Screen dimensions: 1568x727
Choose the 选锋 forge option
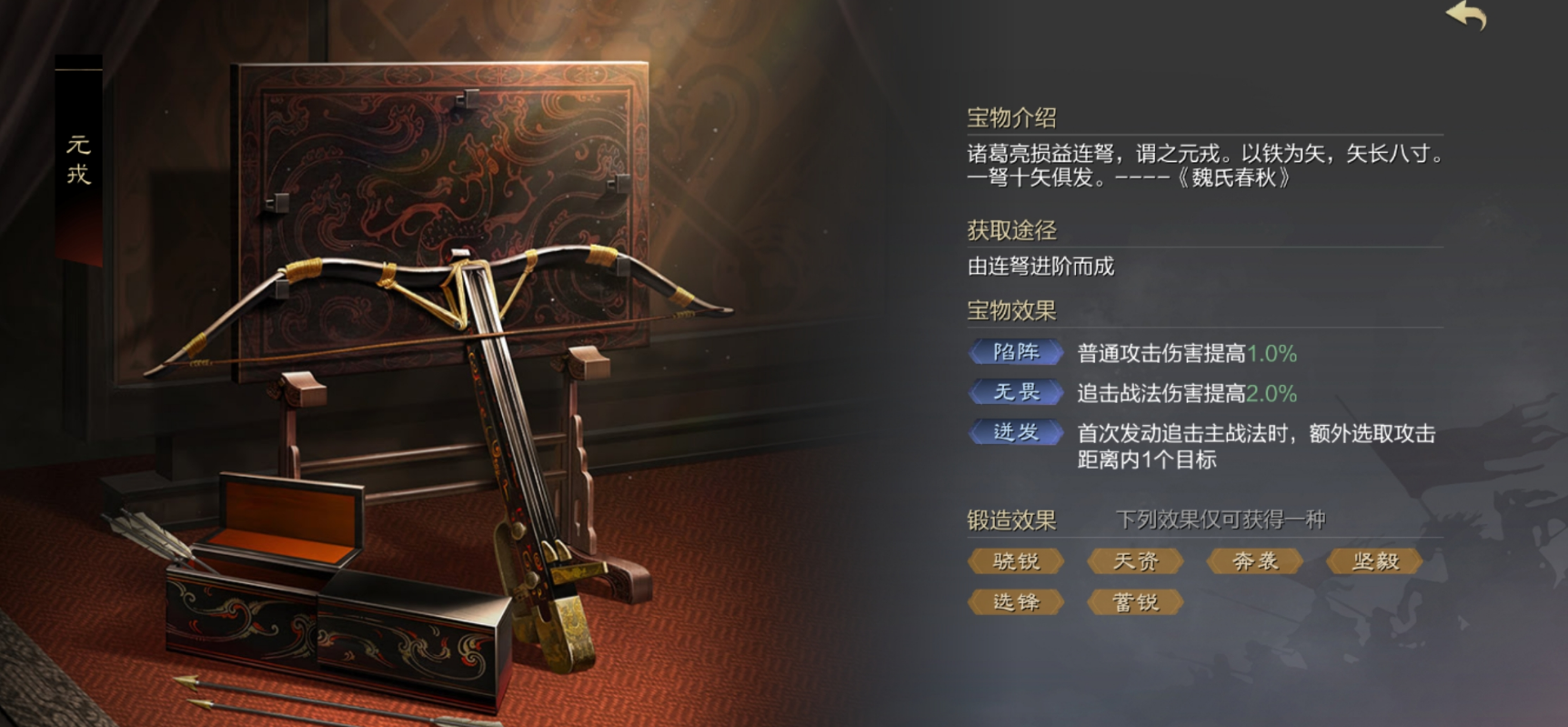pyautogui.click(x=1015, y=601)
